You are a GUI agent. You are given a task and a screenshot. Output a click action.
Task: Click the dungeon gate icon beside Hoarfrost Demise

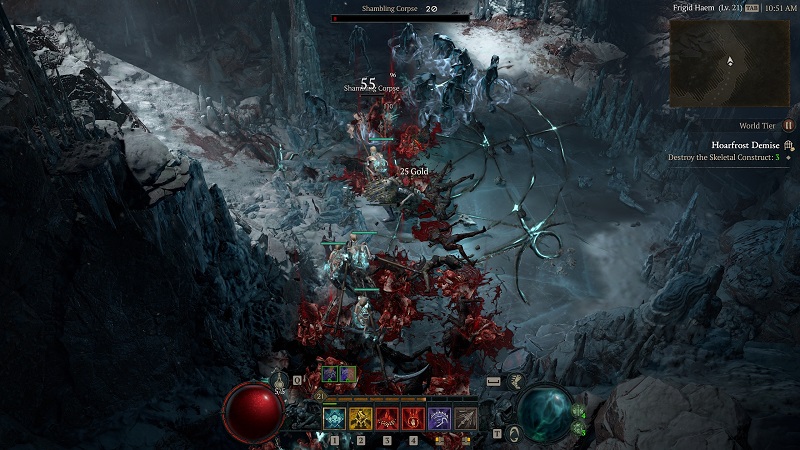[x=788, y=145]
